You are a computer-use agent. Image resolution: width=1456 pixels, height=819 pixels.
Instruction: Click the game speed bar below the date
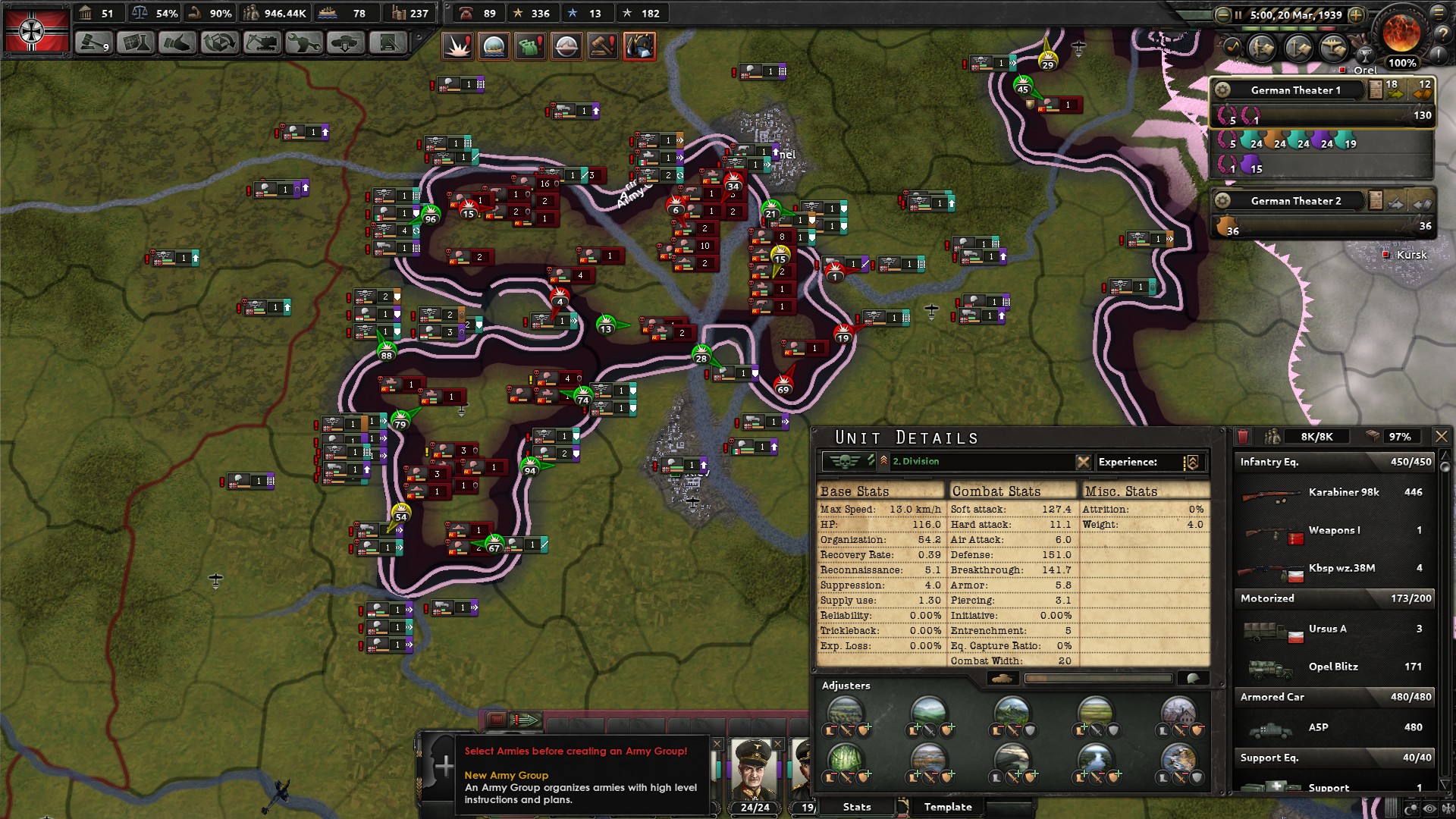click(1289, 28)
